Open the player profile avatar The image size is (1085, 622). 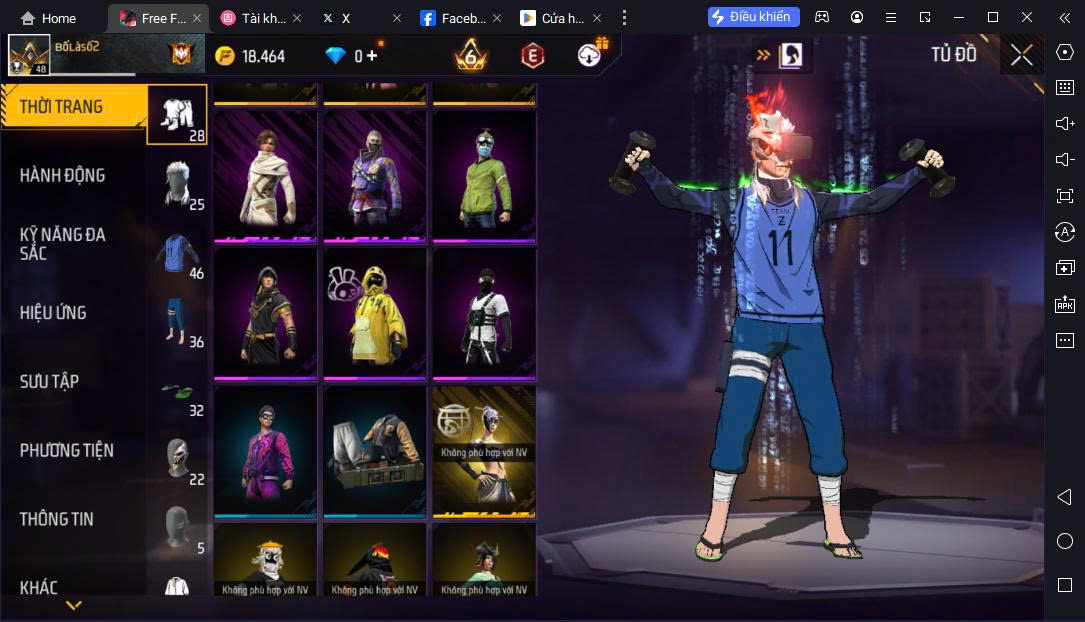(29, 55)
